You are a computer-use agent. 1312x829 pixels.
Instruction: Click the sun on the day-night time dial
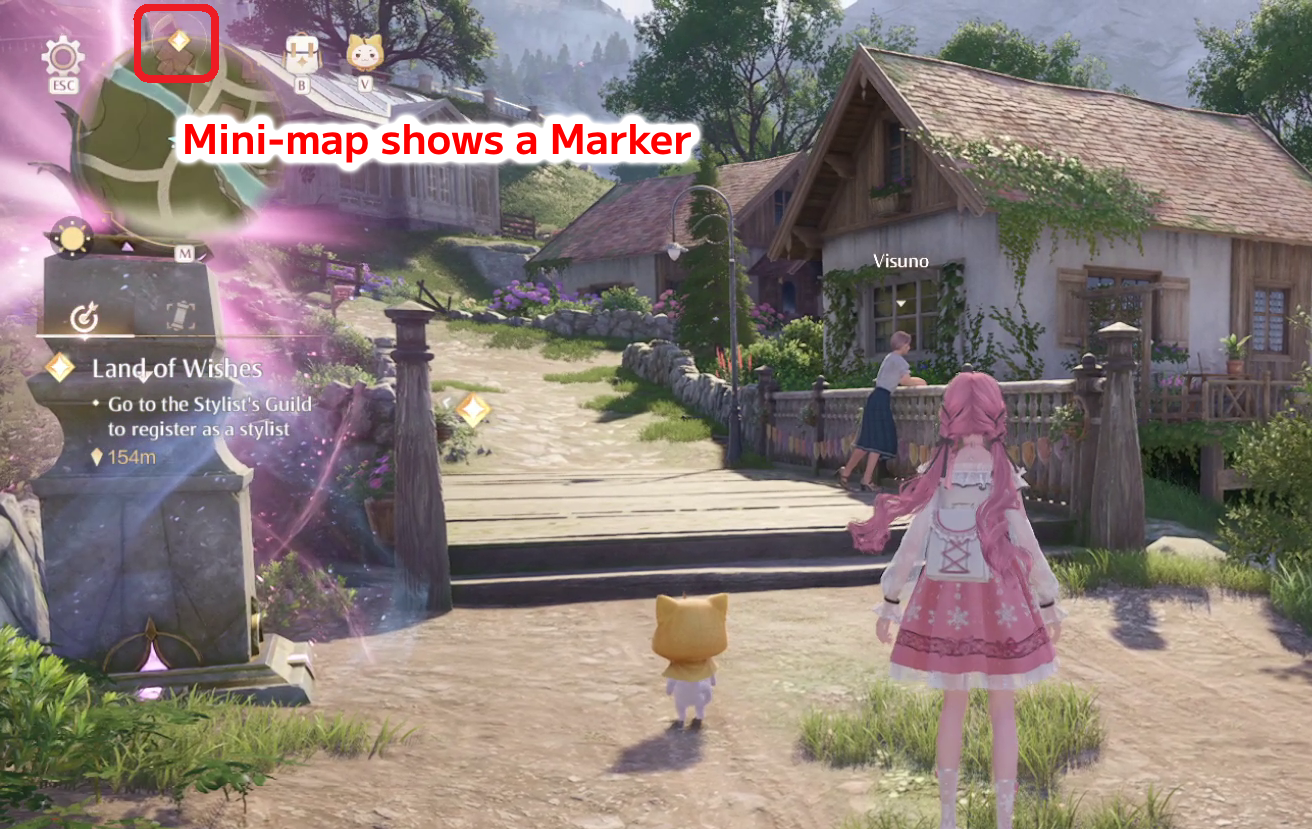[x=70, y=236]
